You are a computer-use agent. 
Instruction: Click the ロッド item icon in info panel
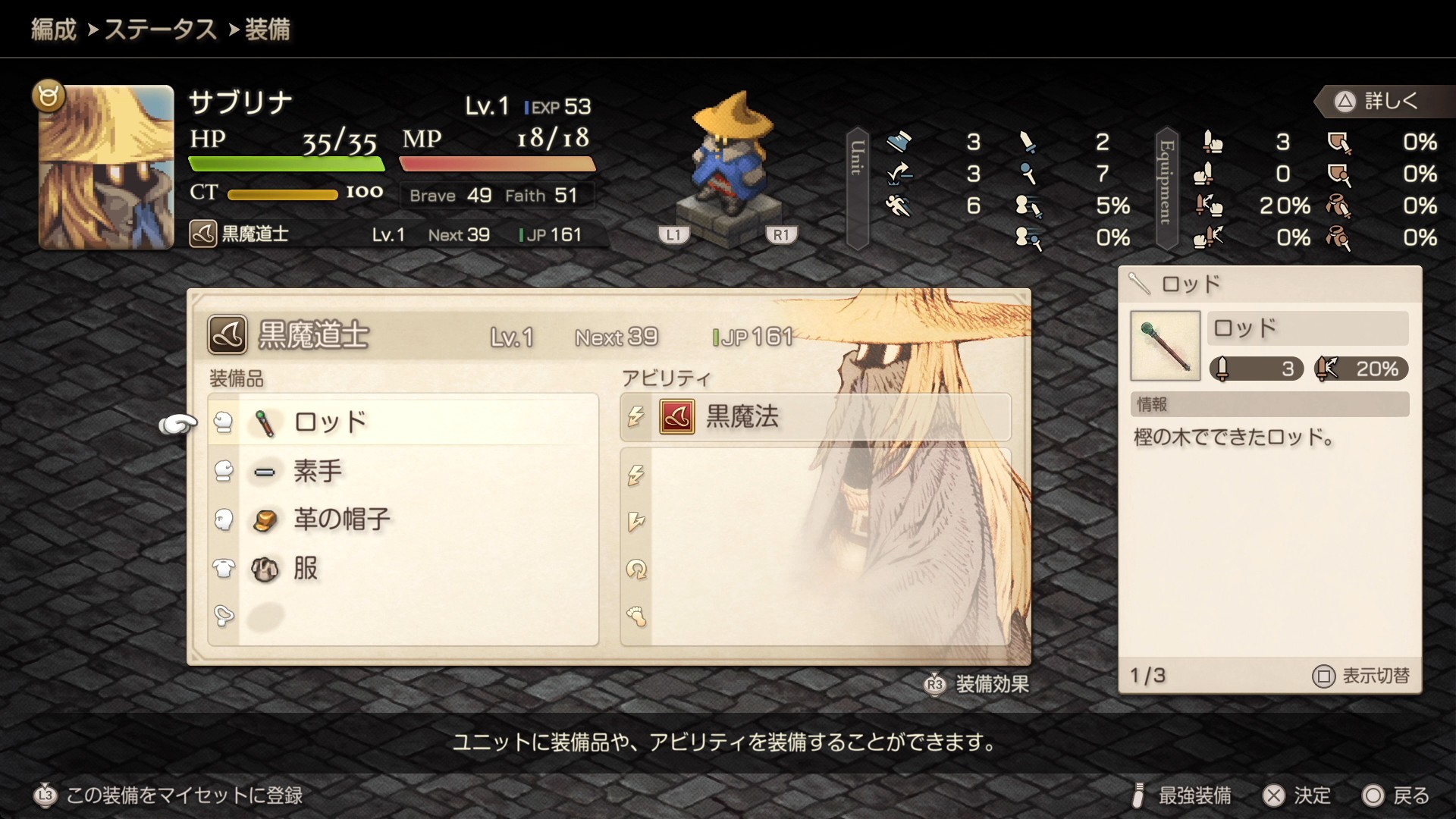tap(1165, 346)
